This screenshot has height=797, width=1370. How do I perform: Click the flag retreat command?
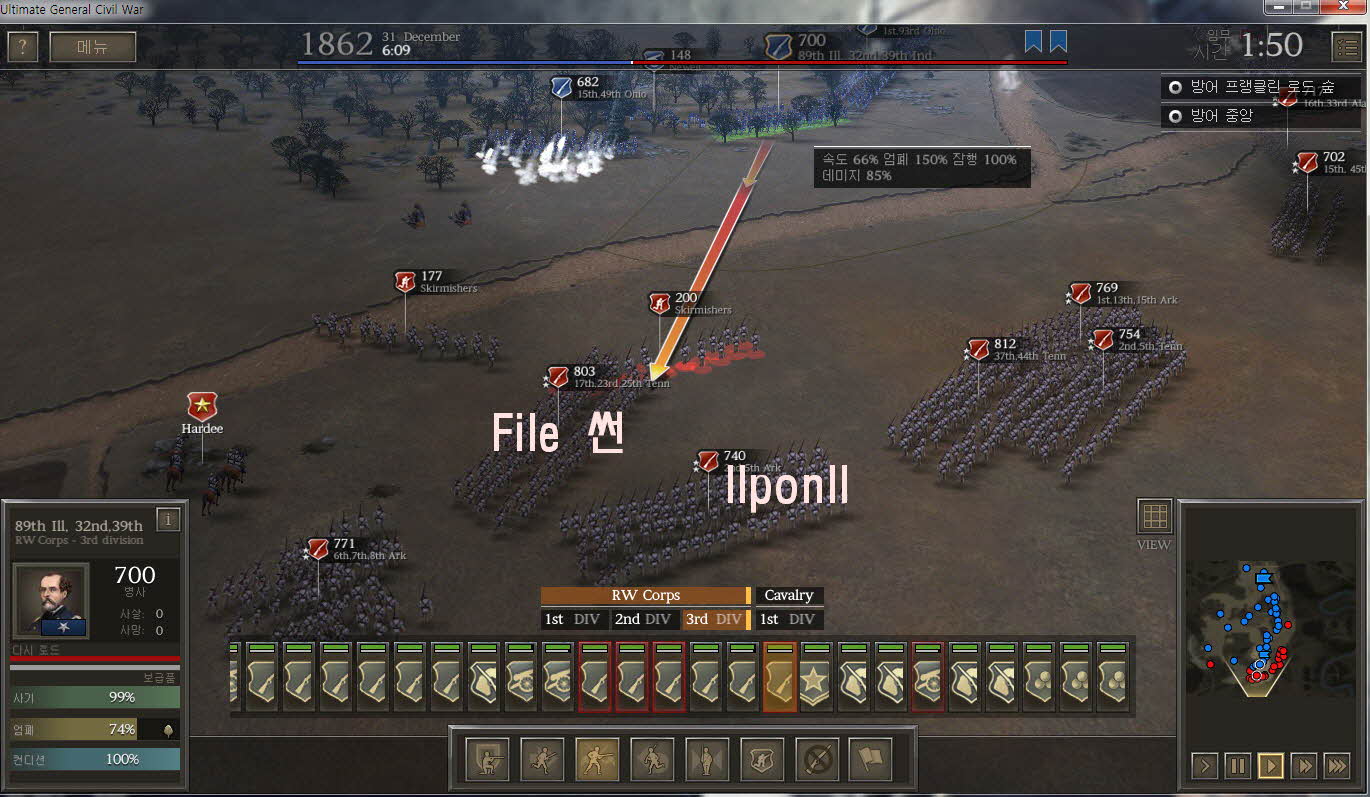[x=871, y=760]
